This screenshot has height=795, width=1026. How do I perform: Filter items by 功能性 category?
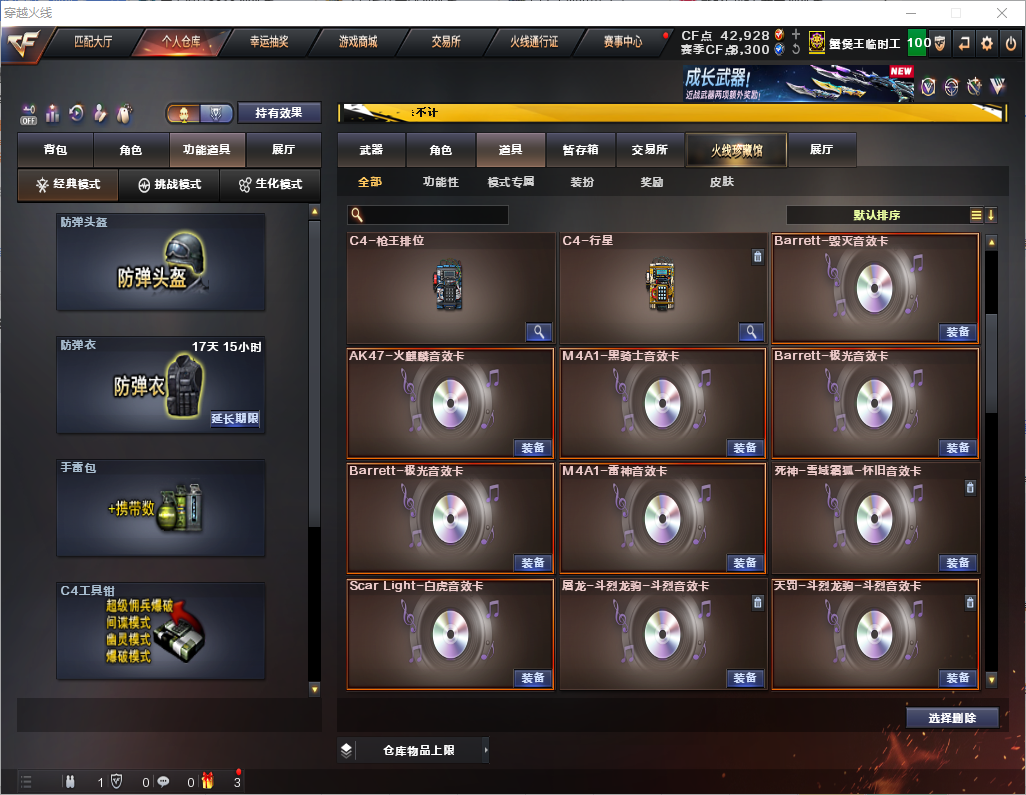coord(440,182)
